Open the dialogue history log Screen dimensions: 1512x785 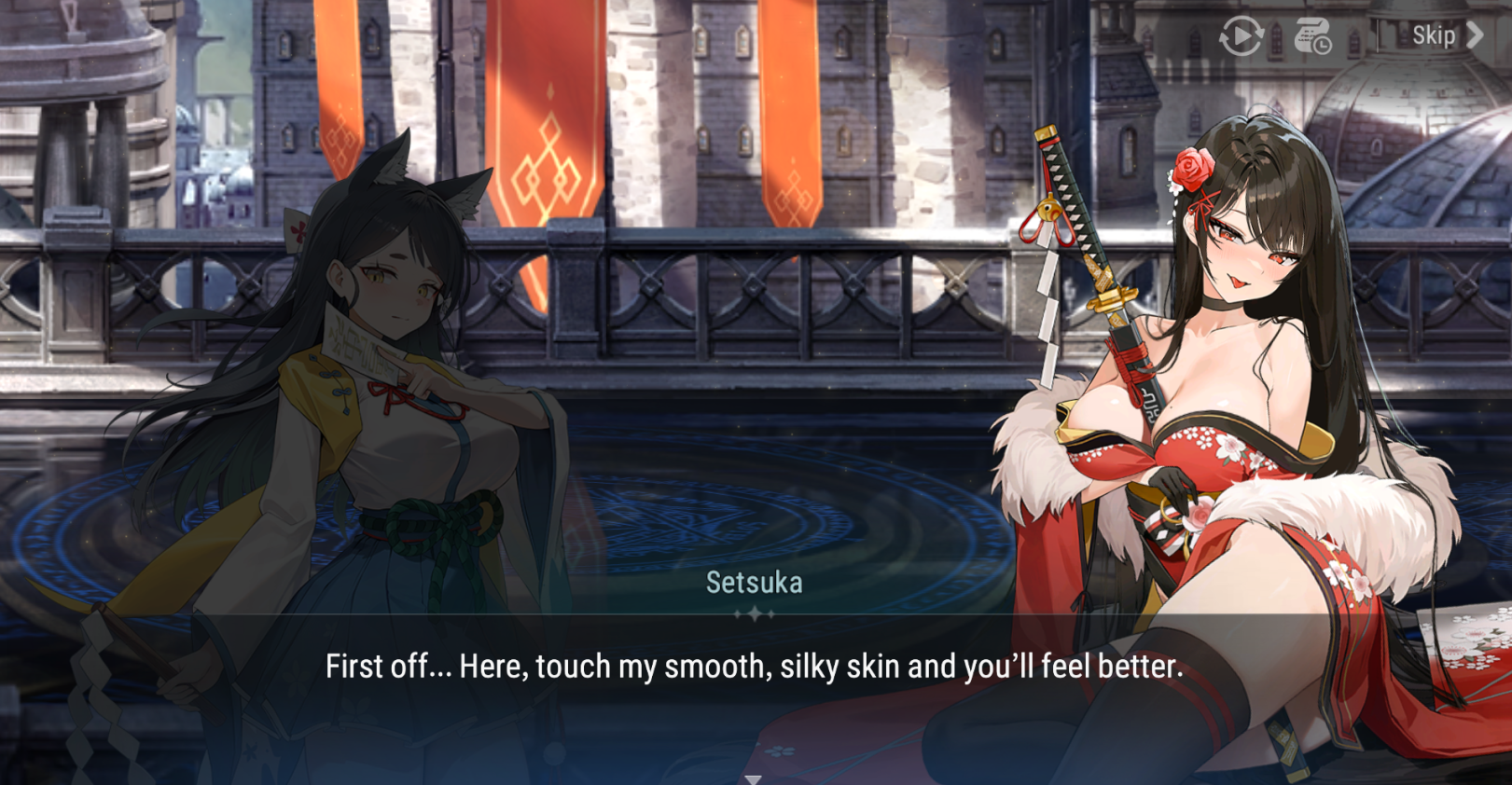[1312, 37]
